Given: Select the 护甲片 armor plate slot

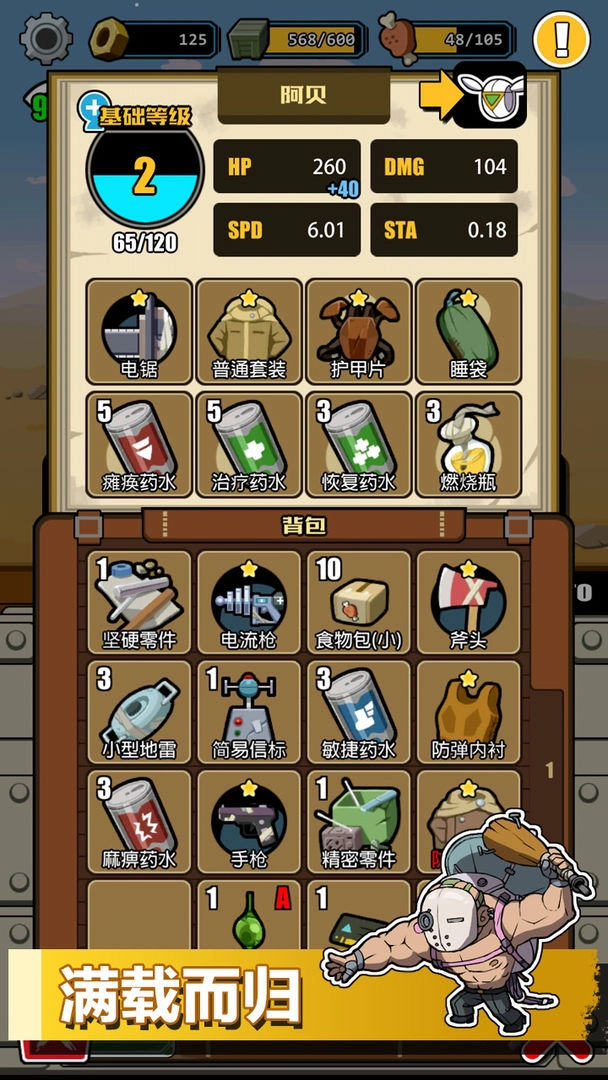Looking at the screenshot, I should pos(358,331).
